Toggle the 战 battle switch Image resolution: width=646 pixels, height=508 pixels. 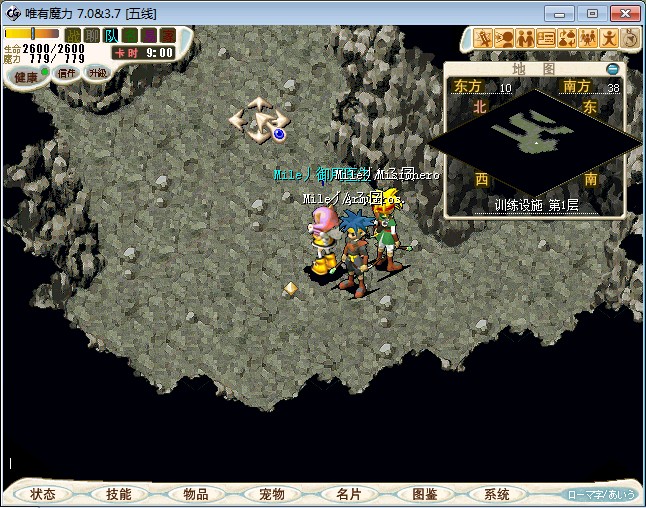[72, 36]
